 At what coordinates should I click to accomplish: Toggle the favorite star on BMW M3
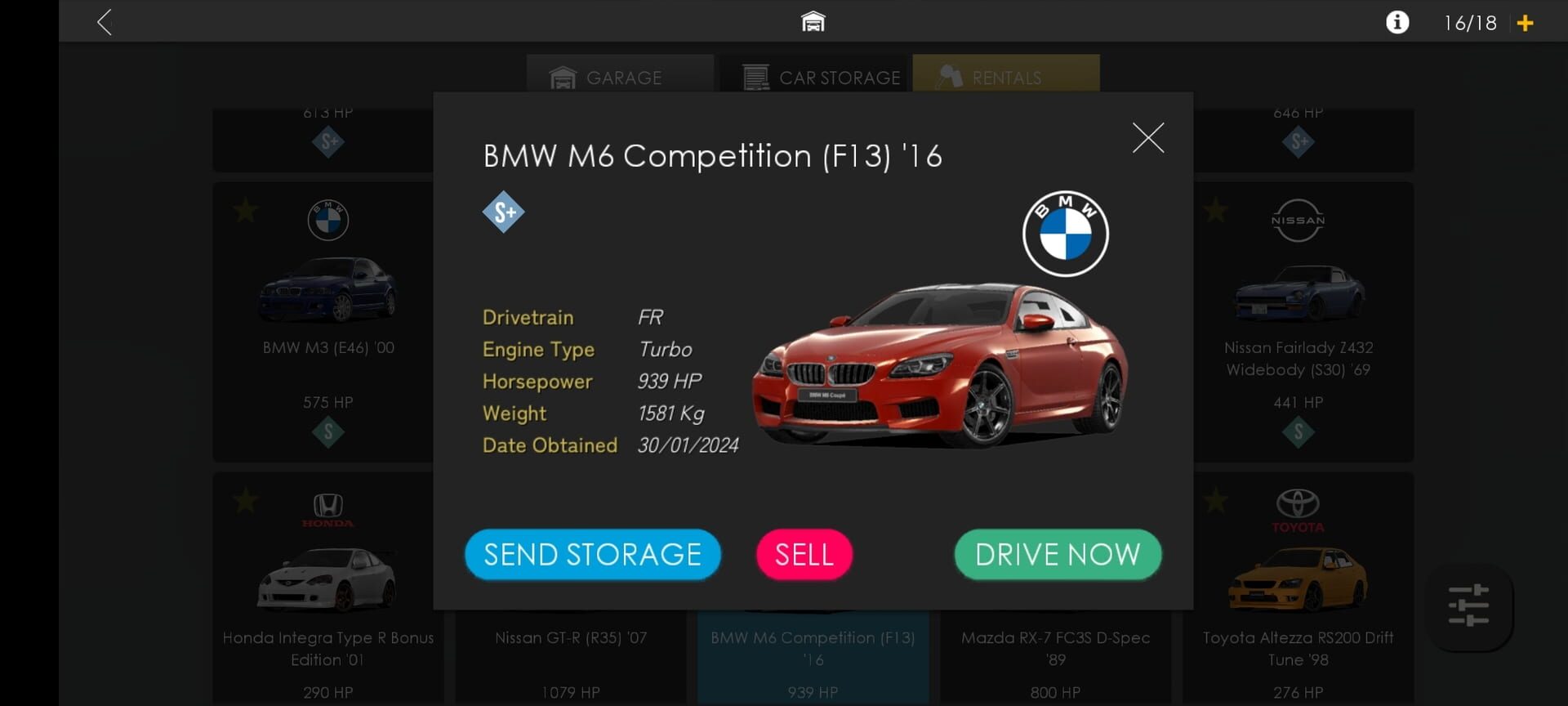(x=244, y=210)
